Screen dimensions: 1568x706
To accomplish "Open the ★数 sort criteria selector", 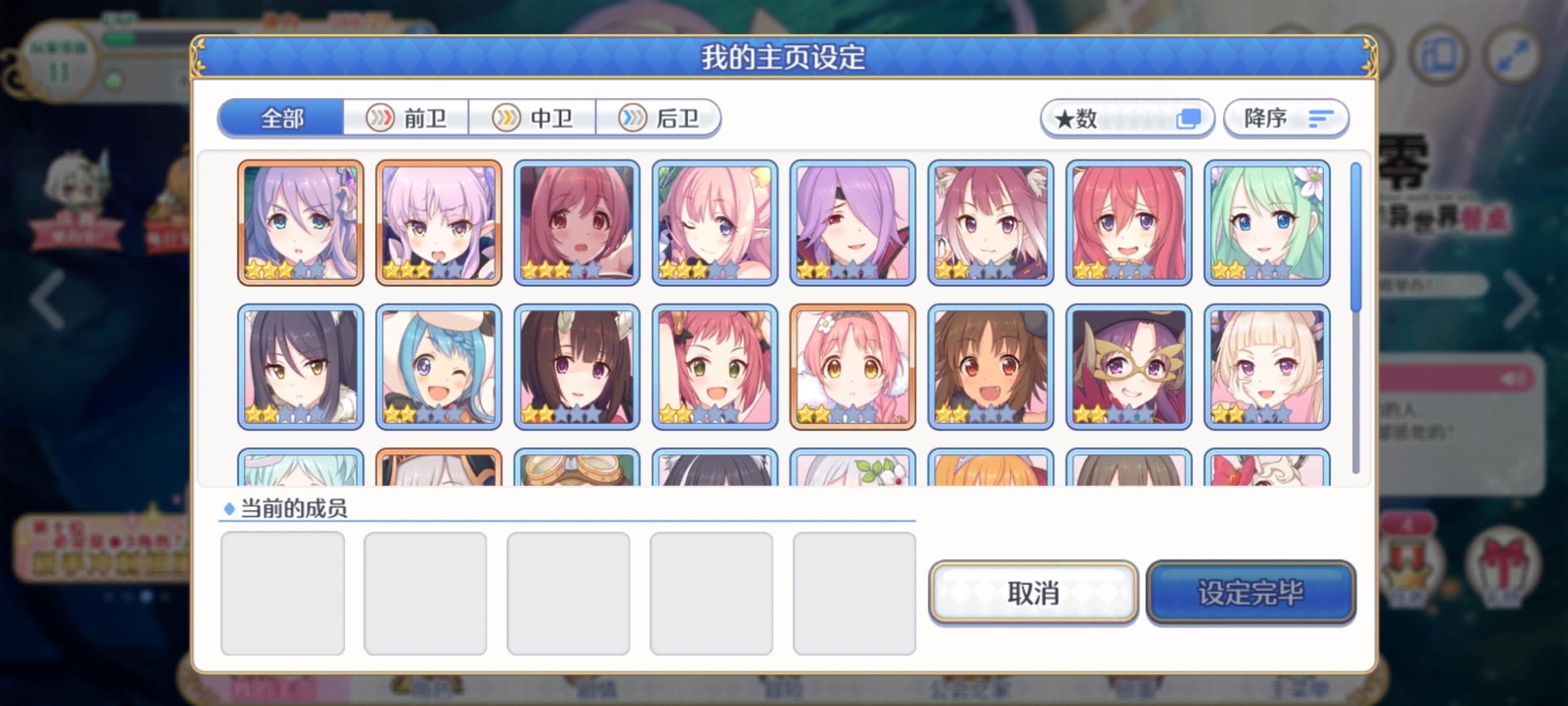I will 1128,118.
